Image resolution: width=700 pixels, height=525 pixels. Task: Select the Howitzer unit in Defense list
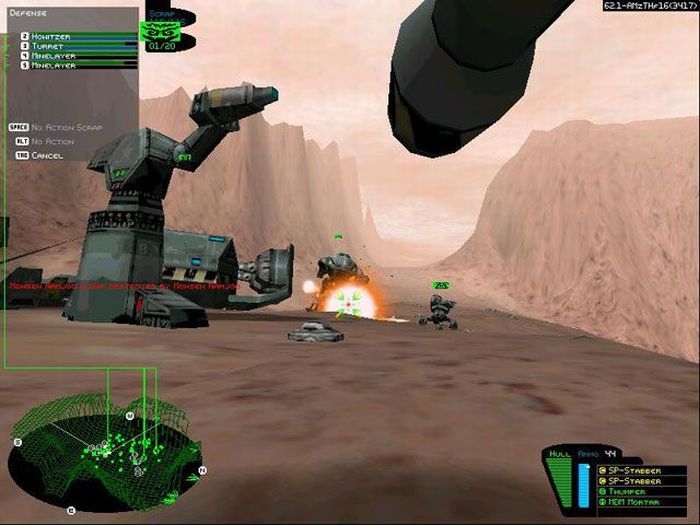pos(50,35)
